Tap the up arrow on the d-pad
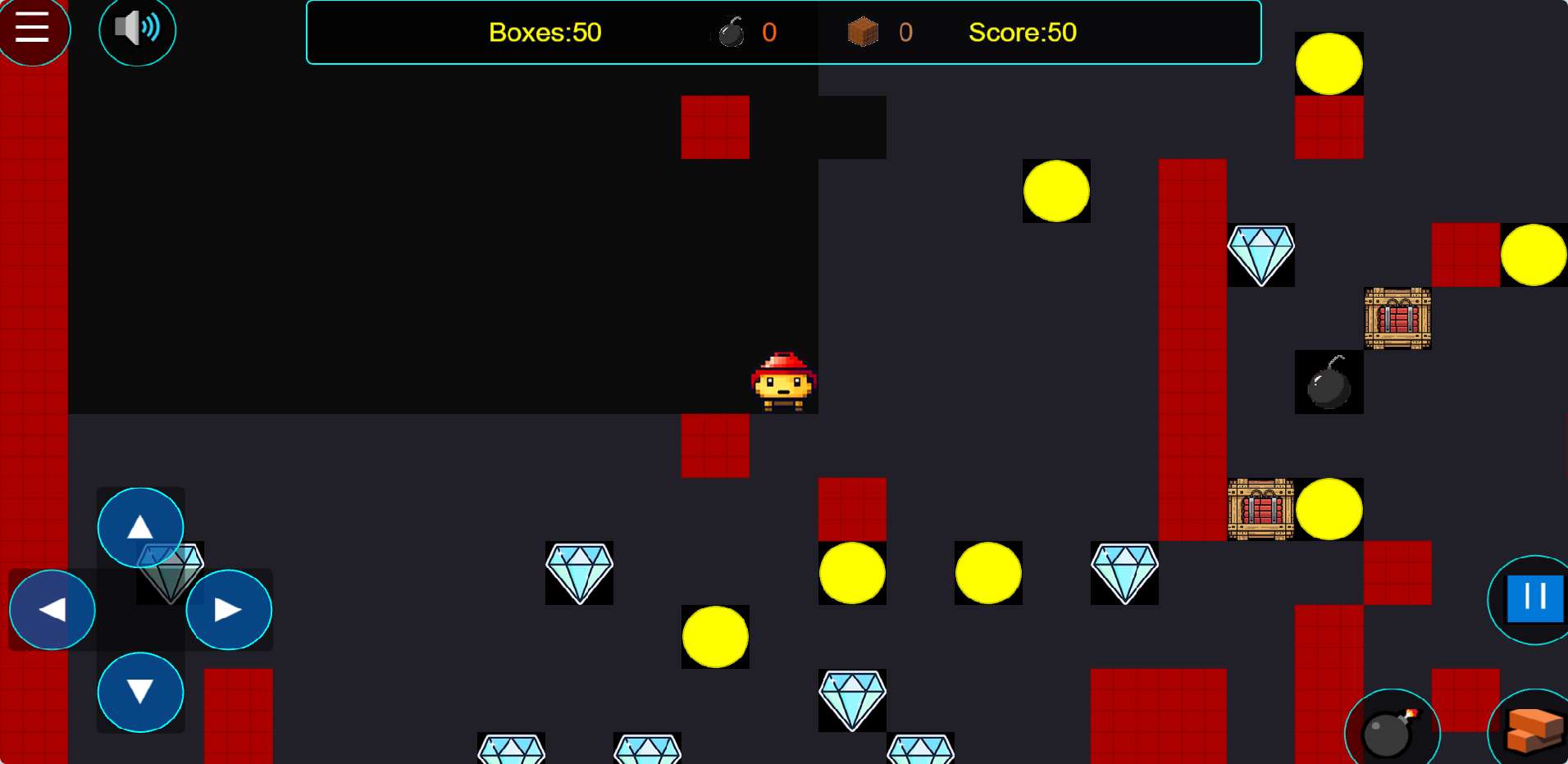 pos(140,527)
